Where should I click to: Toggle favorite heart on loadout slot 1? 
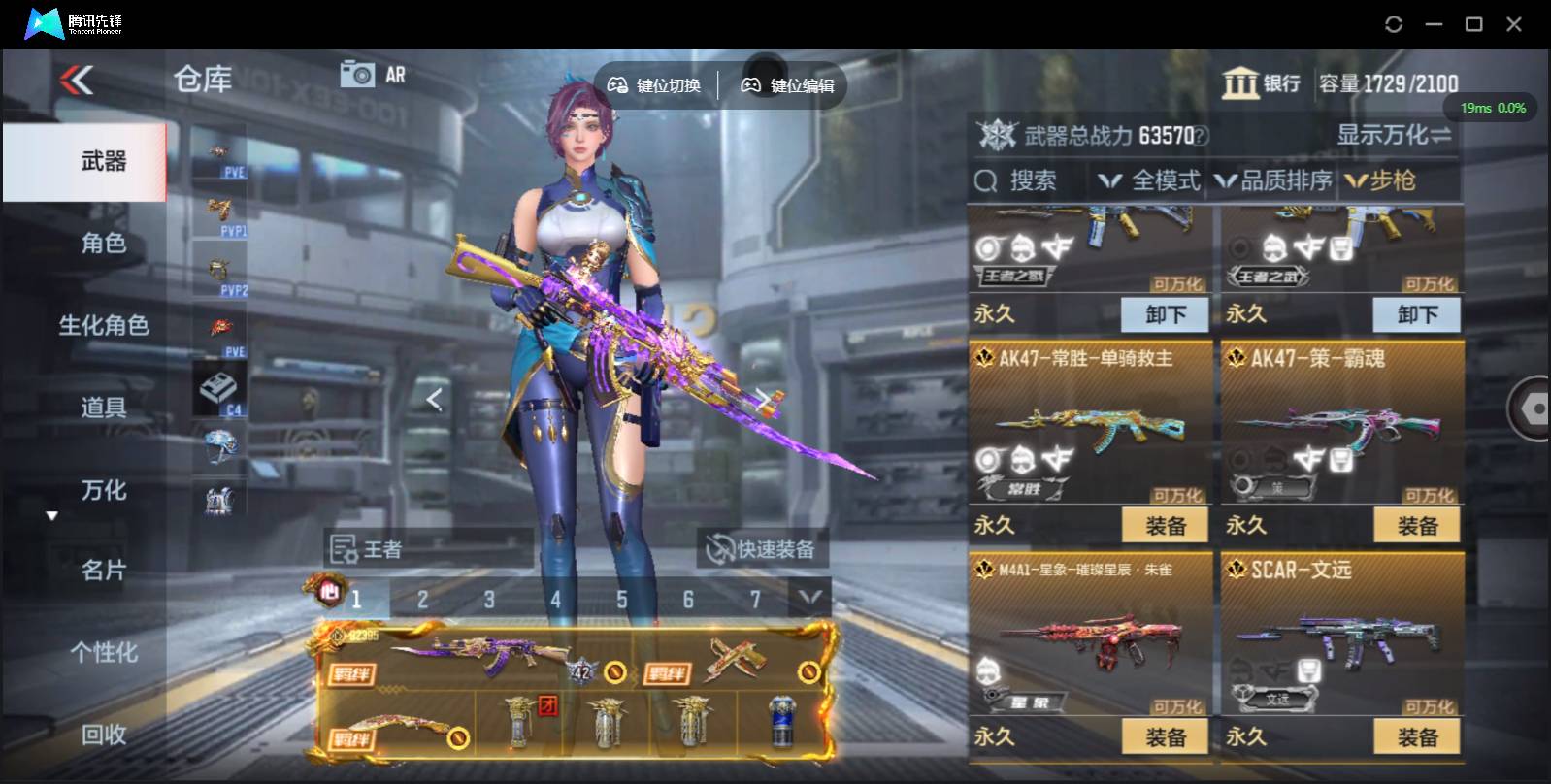pyautogui.click(x=330, y=591)
